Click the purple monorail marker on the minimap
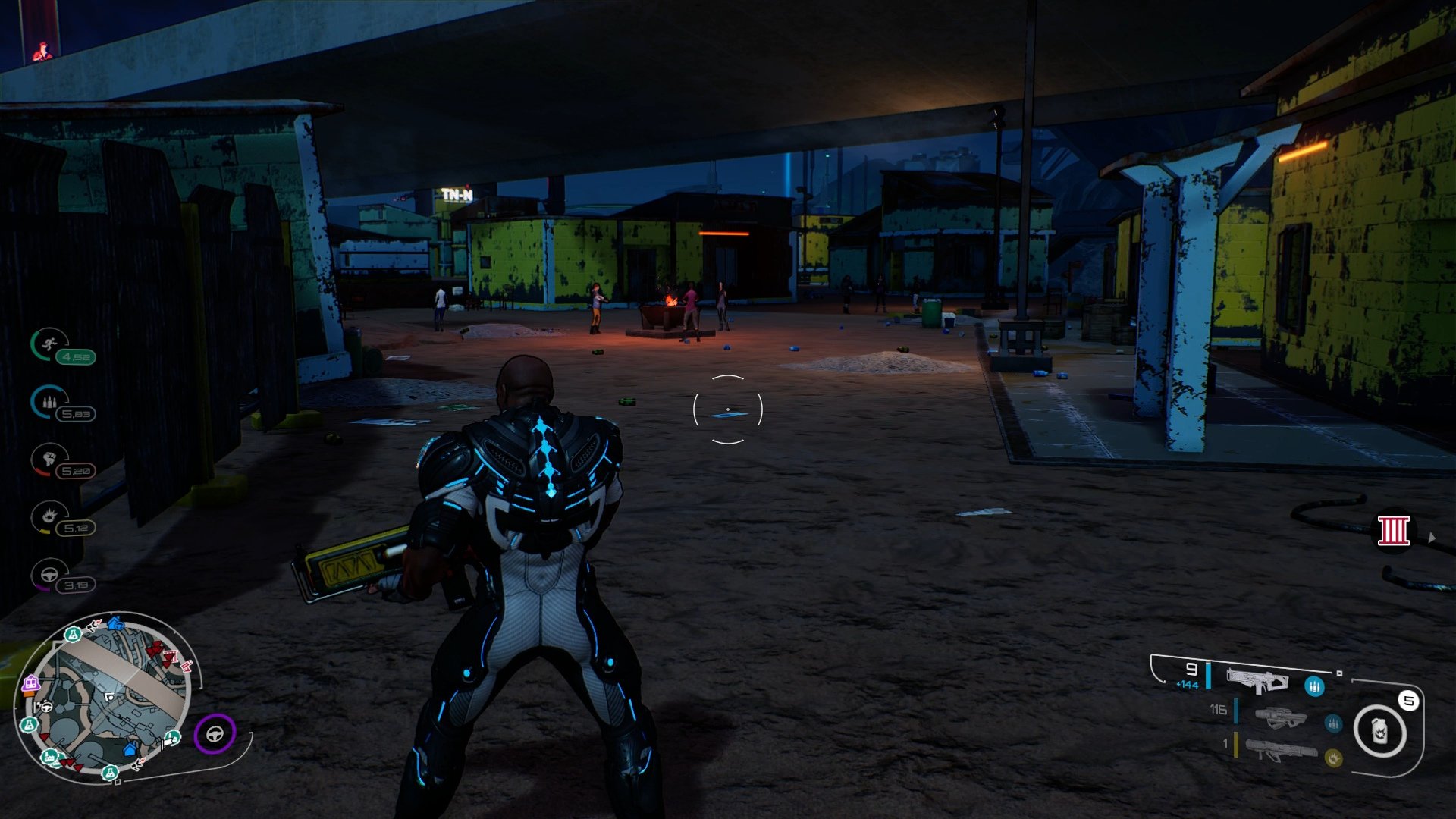Image resolution: width=1456 pixels, height=819 pixels. coord(31,682)
